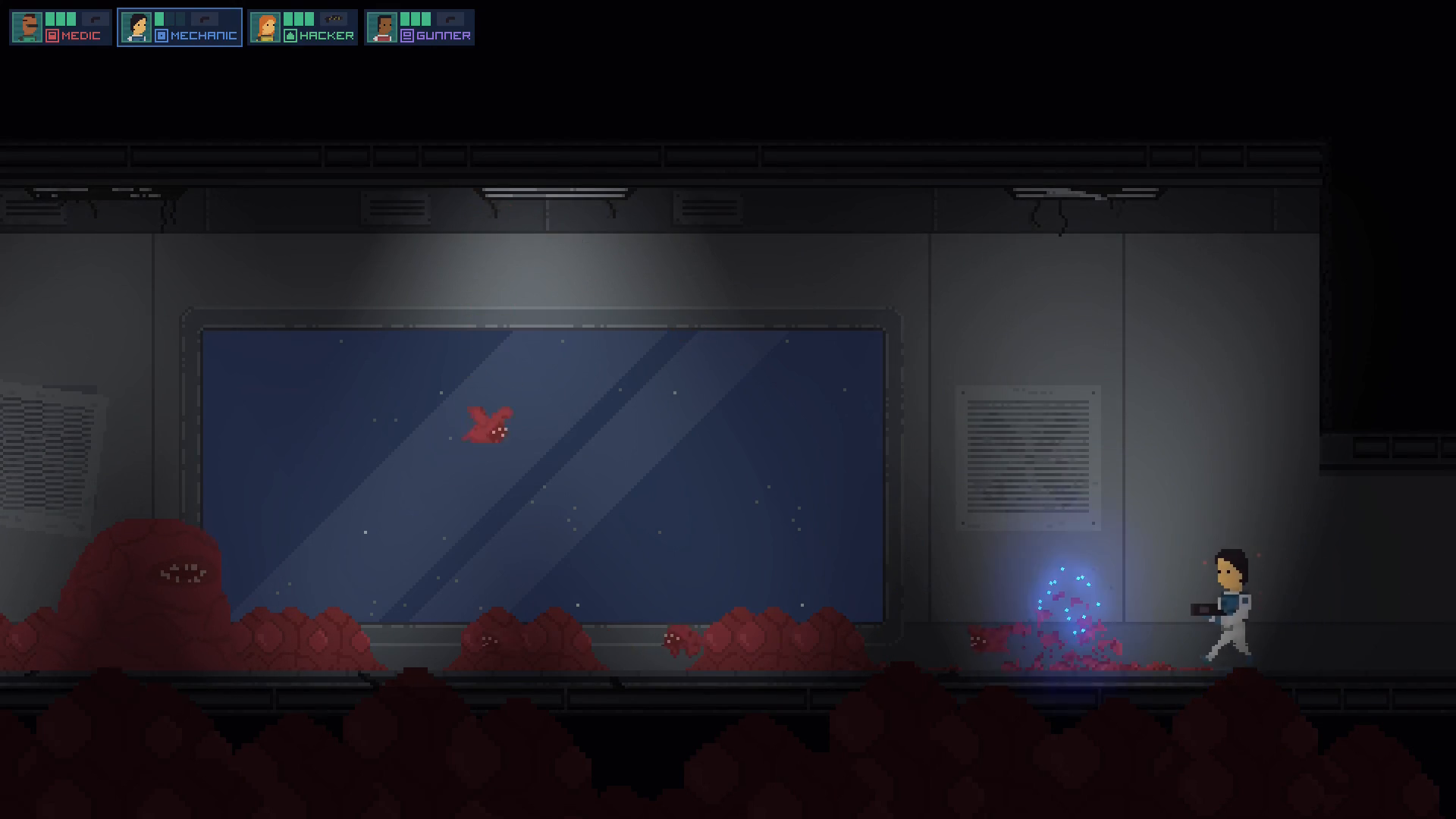
Task: Select the Medic crew member
Action: [61, 27]
